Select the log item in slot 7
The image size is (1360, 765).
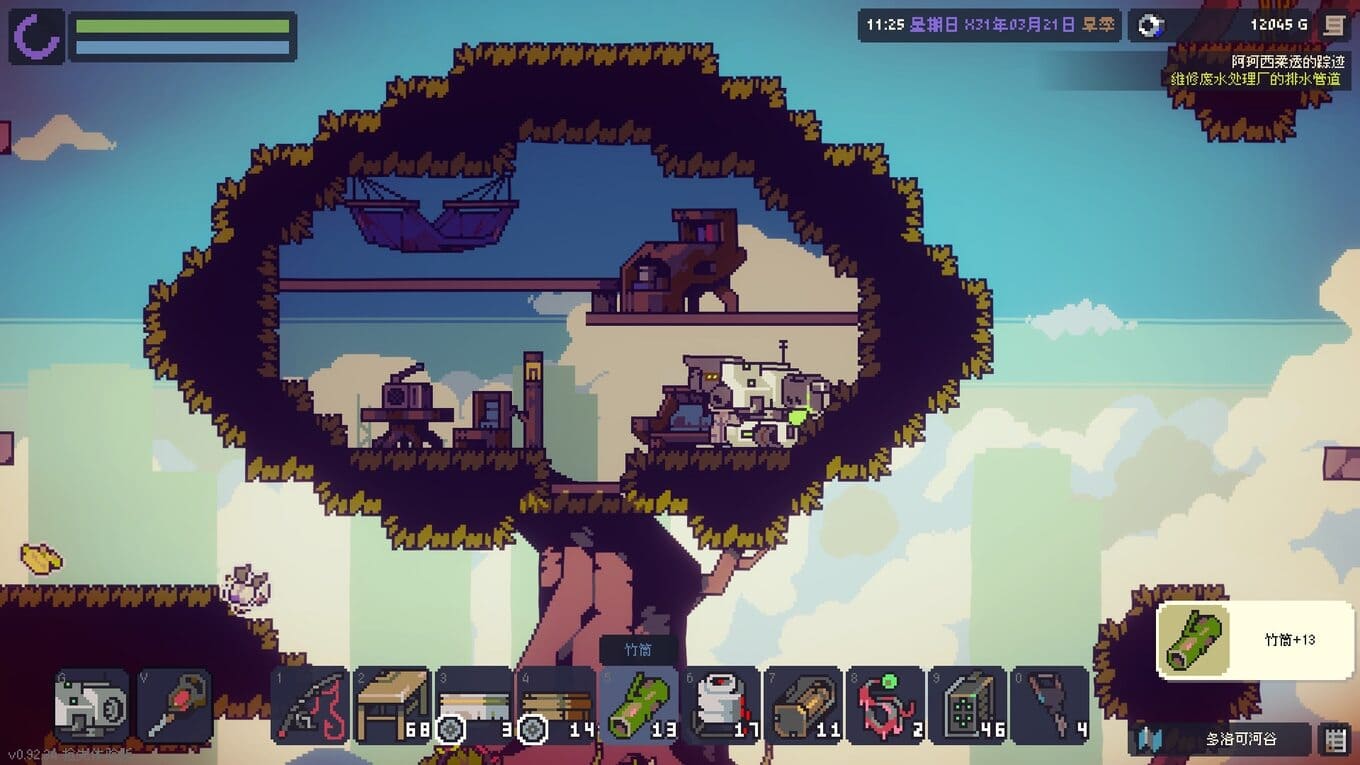[x=804, y=704]
